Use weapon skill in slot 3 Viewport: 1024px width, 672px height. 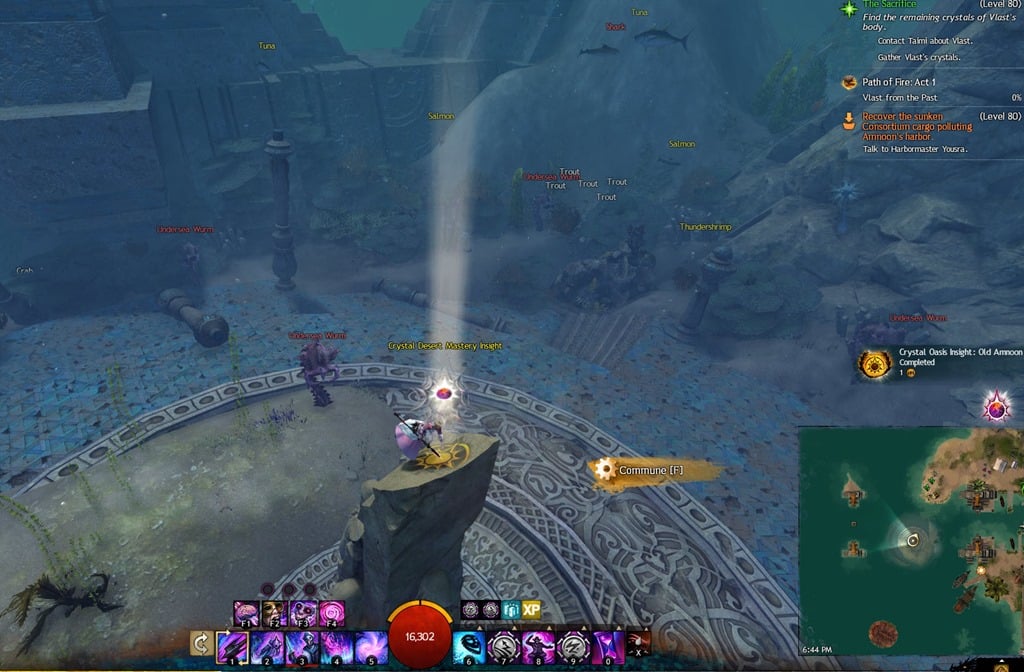302,647
